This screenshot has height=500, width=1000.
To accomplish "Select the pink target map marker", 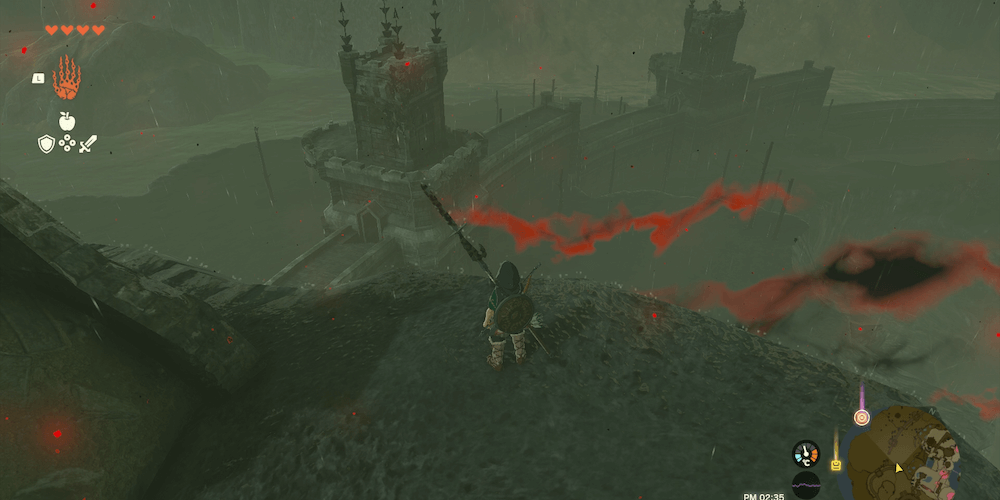I will [861, 416].
